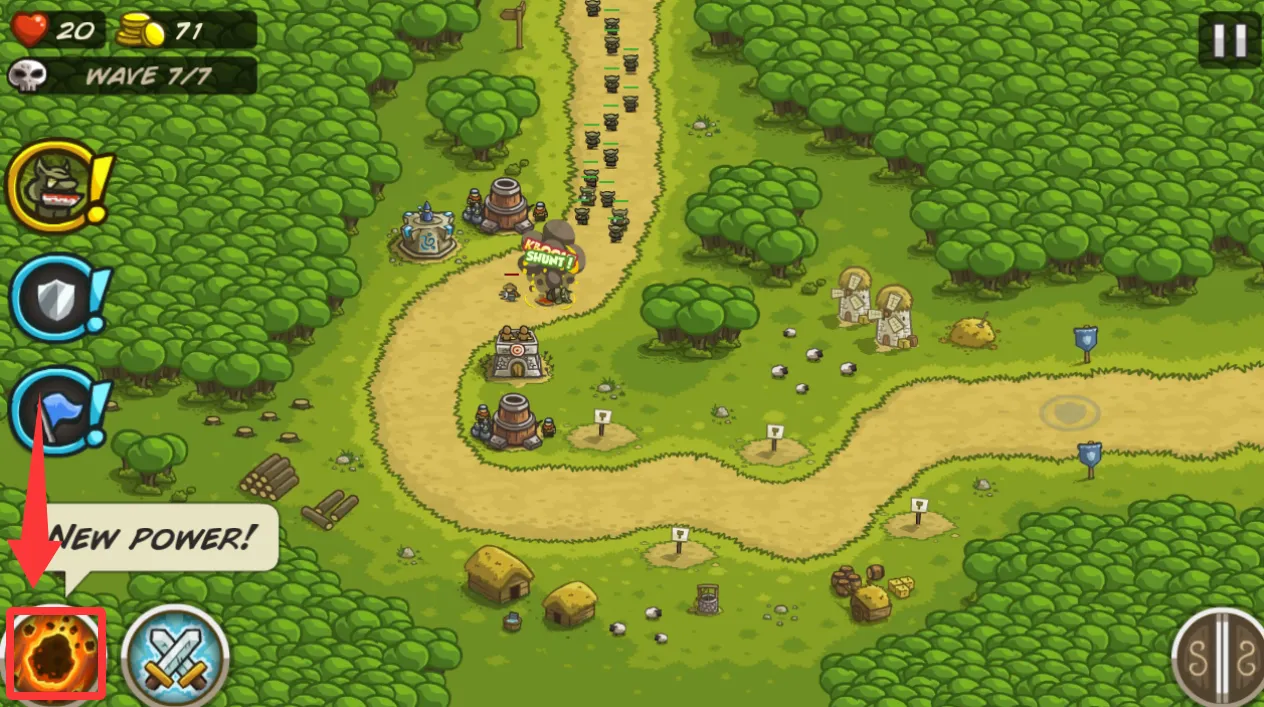Call reinforcements with the crossed swords power
The height and width of the screenshot is (707, 1264).
(175, 657)
